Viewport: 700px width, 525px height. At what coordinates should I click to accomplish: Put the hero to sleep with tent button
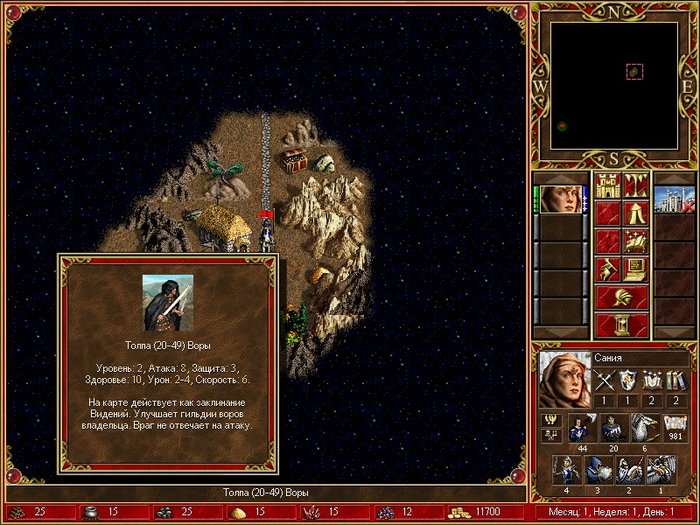(x=636, y=213)
